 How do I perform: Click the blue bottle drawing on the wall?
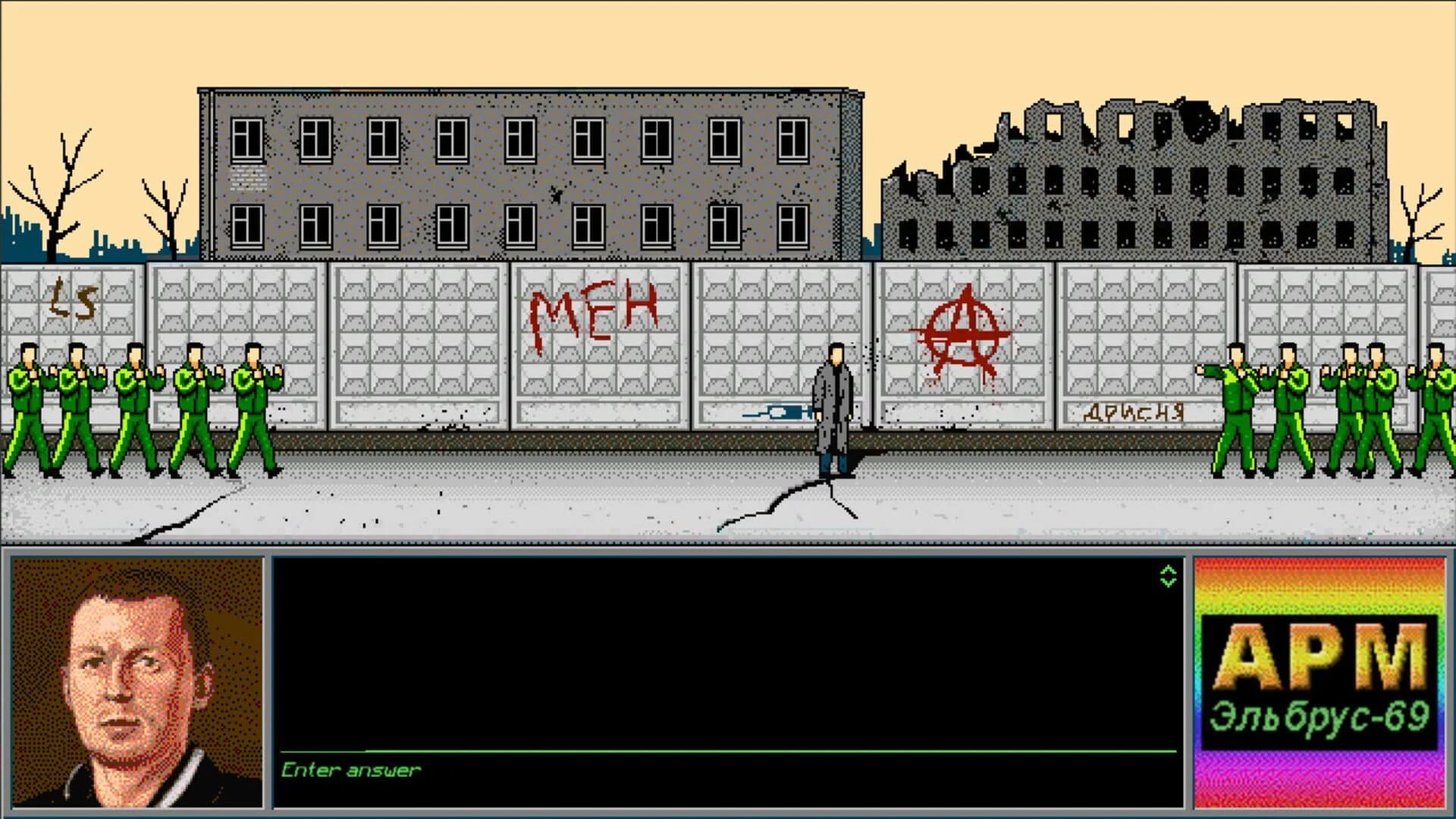coord(775,412)
